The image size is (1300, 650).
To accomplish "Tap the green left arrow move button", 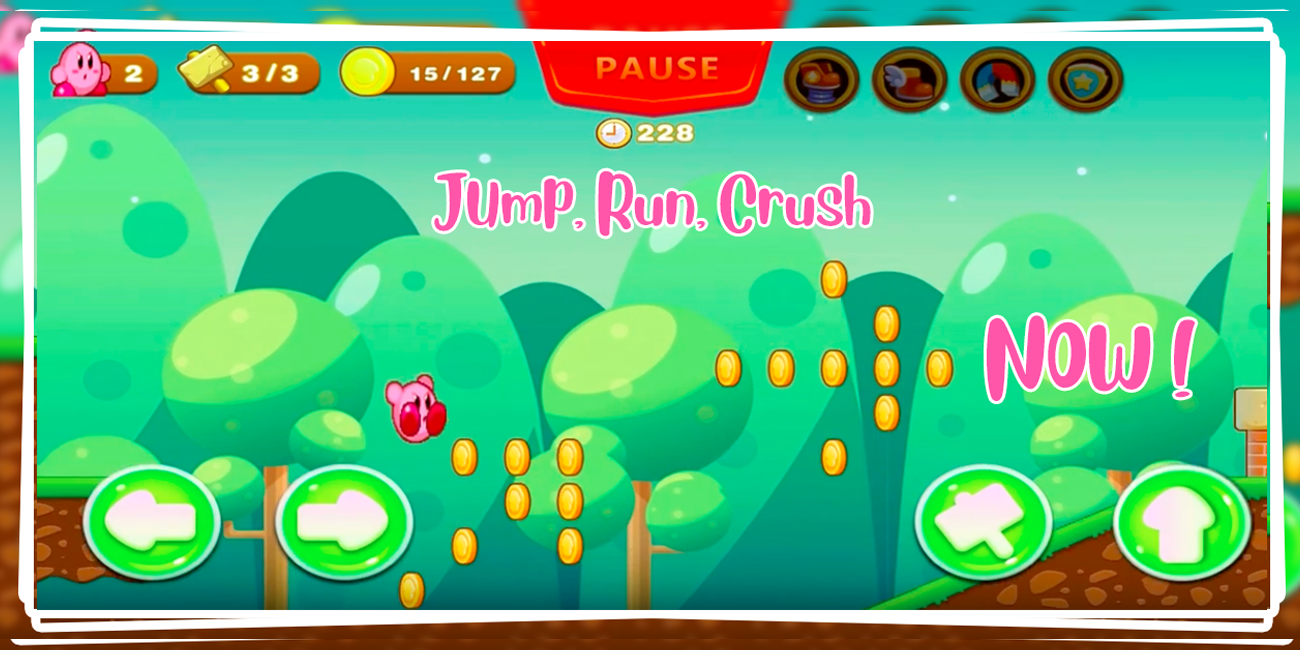I will click(152, 522).
